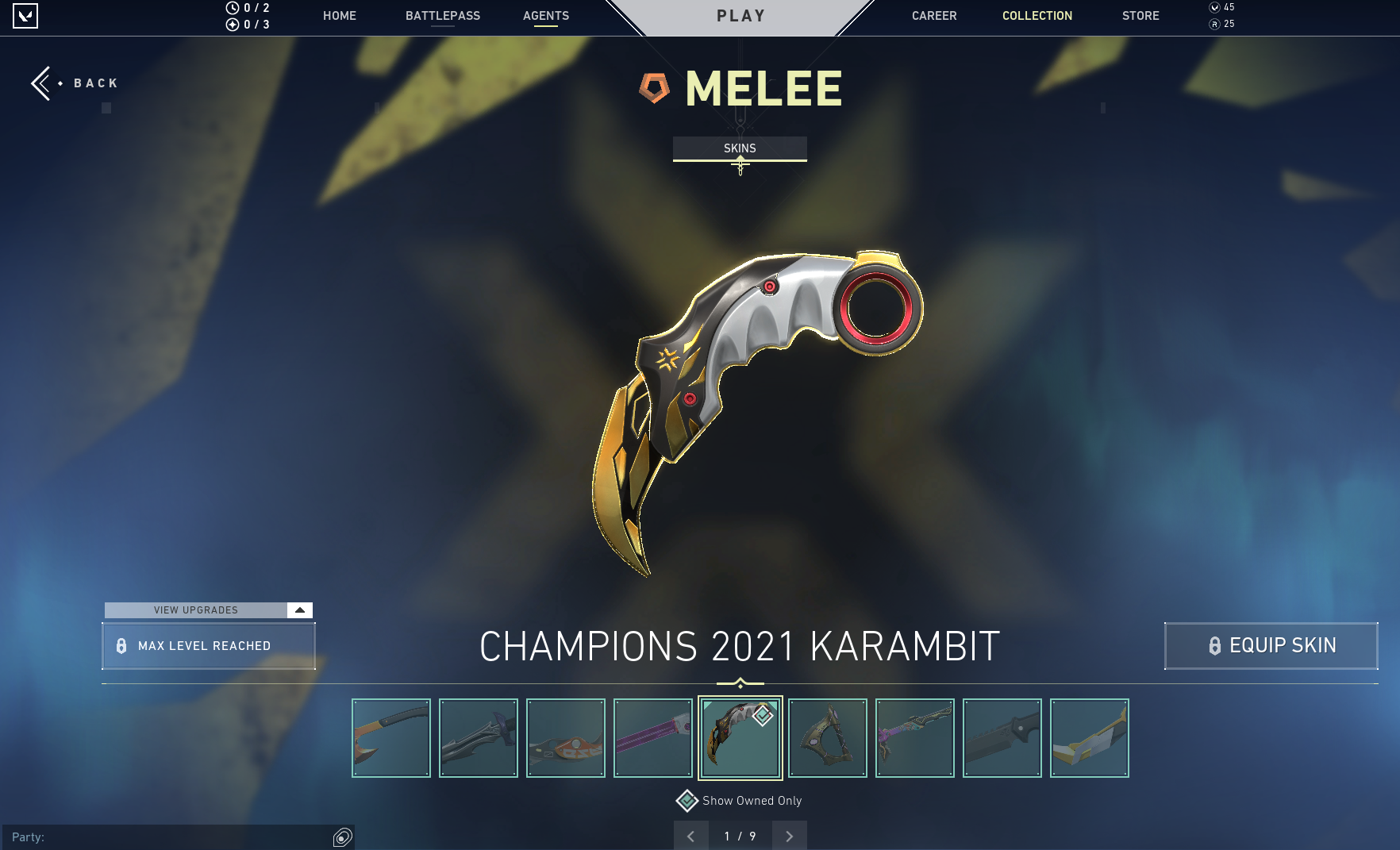Open the Collection menu item
This screenshot has height=850, width=1400.
[x=1037, y=15]
